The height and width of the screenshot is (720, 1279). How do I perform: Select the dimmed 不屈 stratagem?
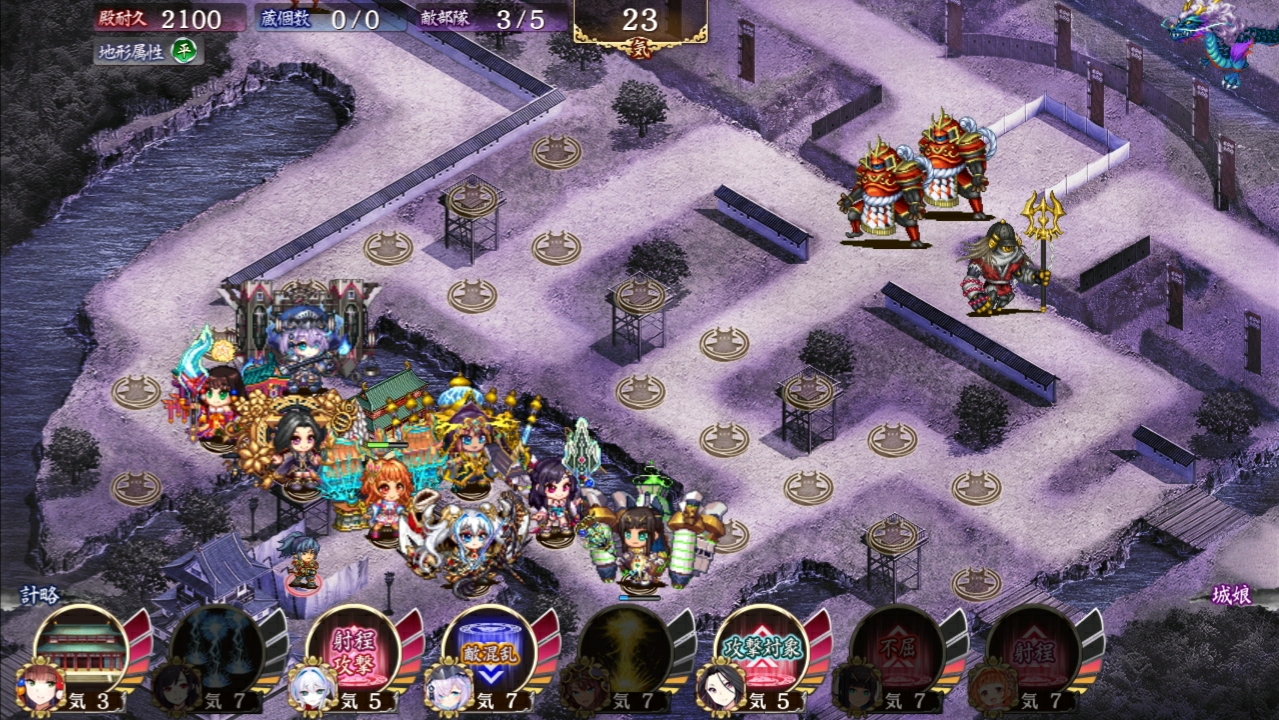[x=896, y=648]
